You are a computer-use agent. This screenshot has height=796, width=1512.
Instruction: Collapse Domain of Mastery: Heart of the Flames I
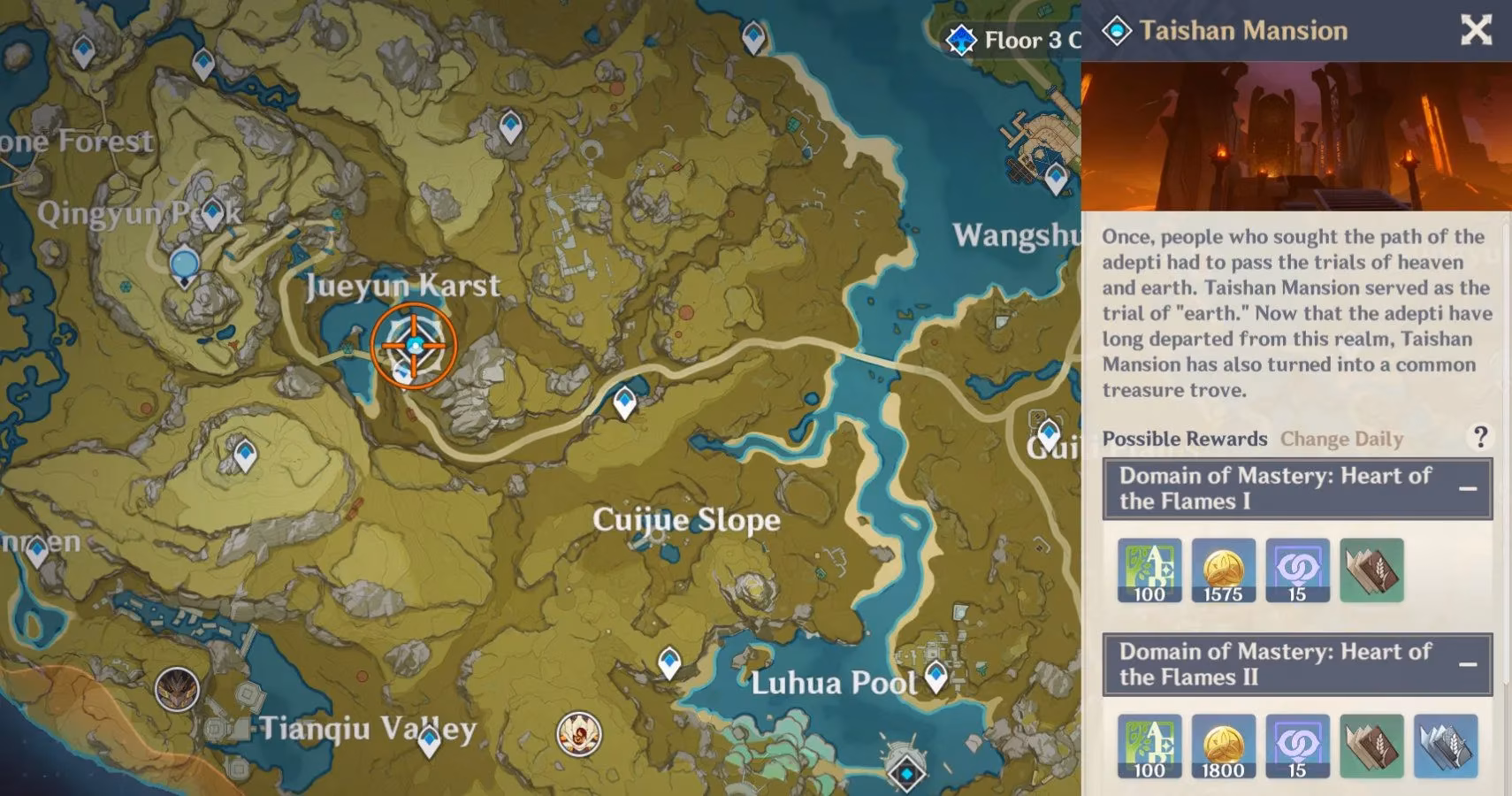coord(1467,487)
